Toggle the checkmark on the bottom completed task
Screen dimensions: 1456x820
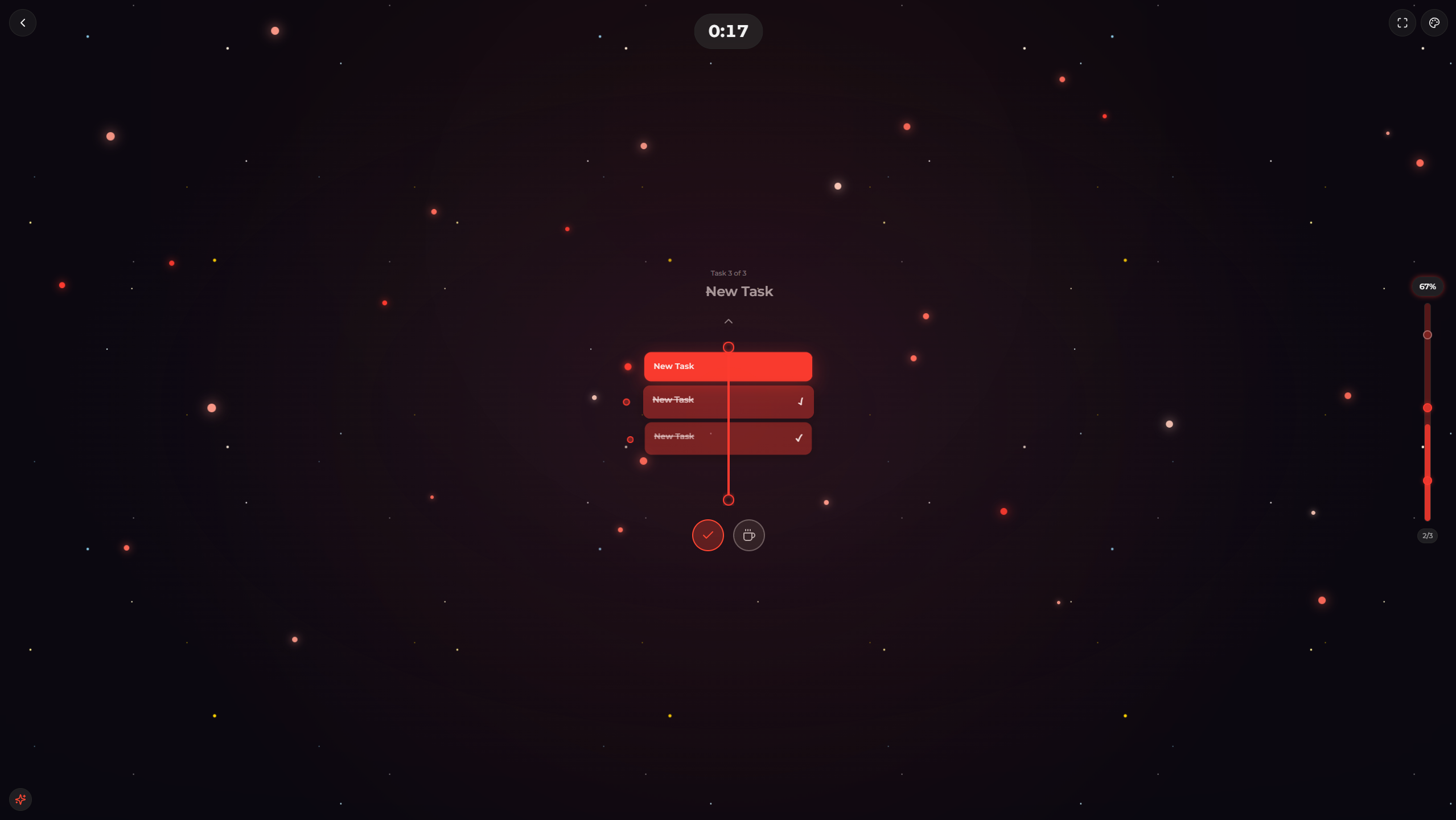[800, 438]
